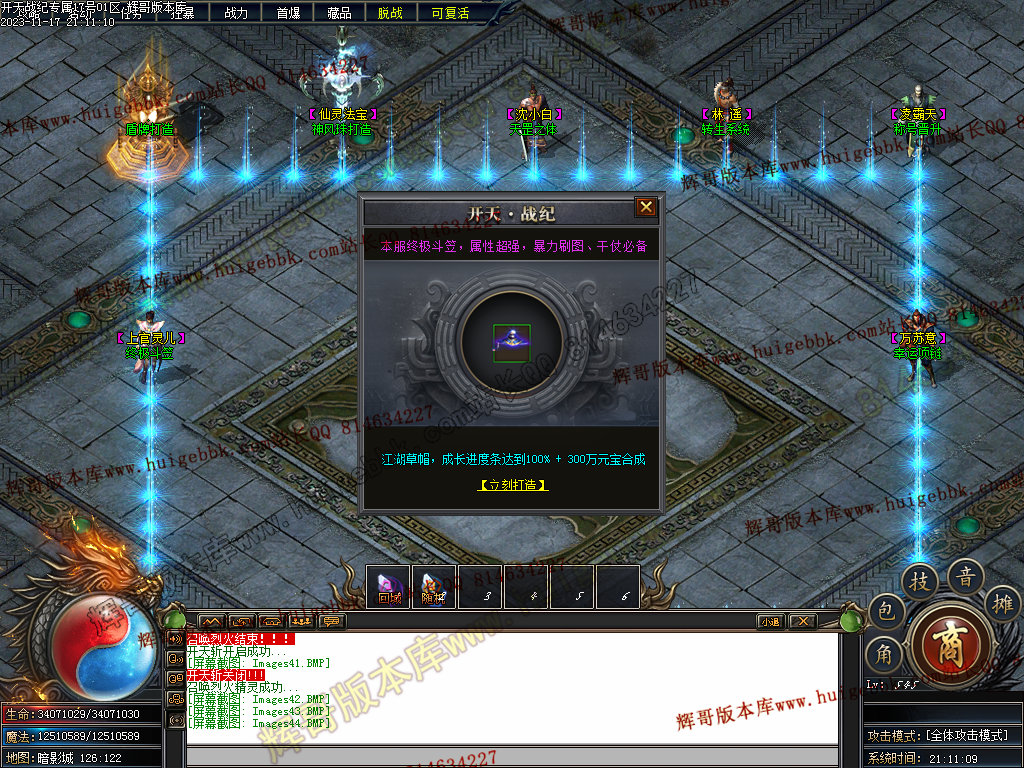Screen dimensions: 1024x768
Task: Click the 小退 logout button
Action: [770, 621]
